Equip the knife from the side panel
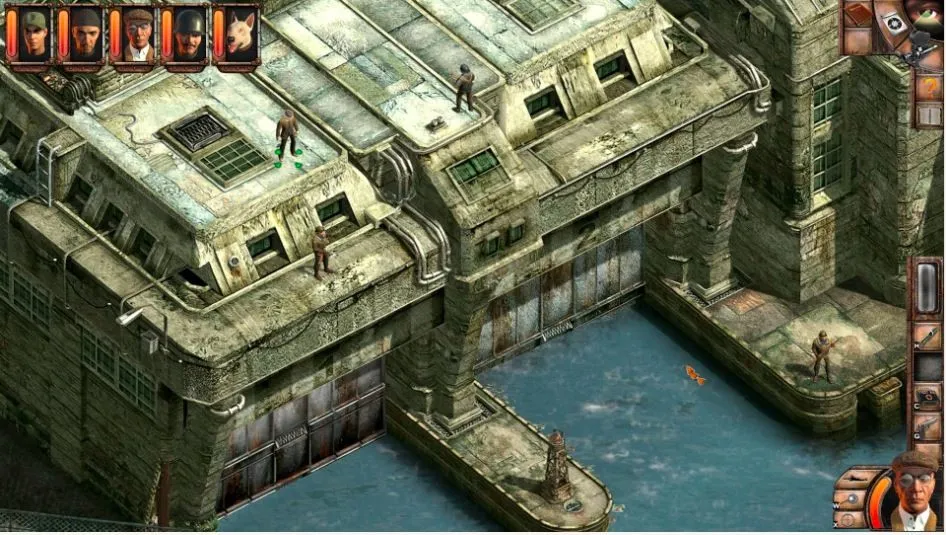Screen dimensions: 946x535 tap(927, 335)
